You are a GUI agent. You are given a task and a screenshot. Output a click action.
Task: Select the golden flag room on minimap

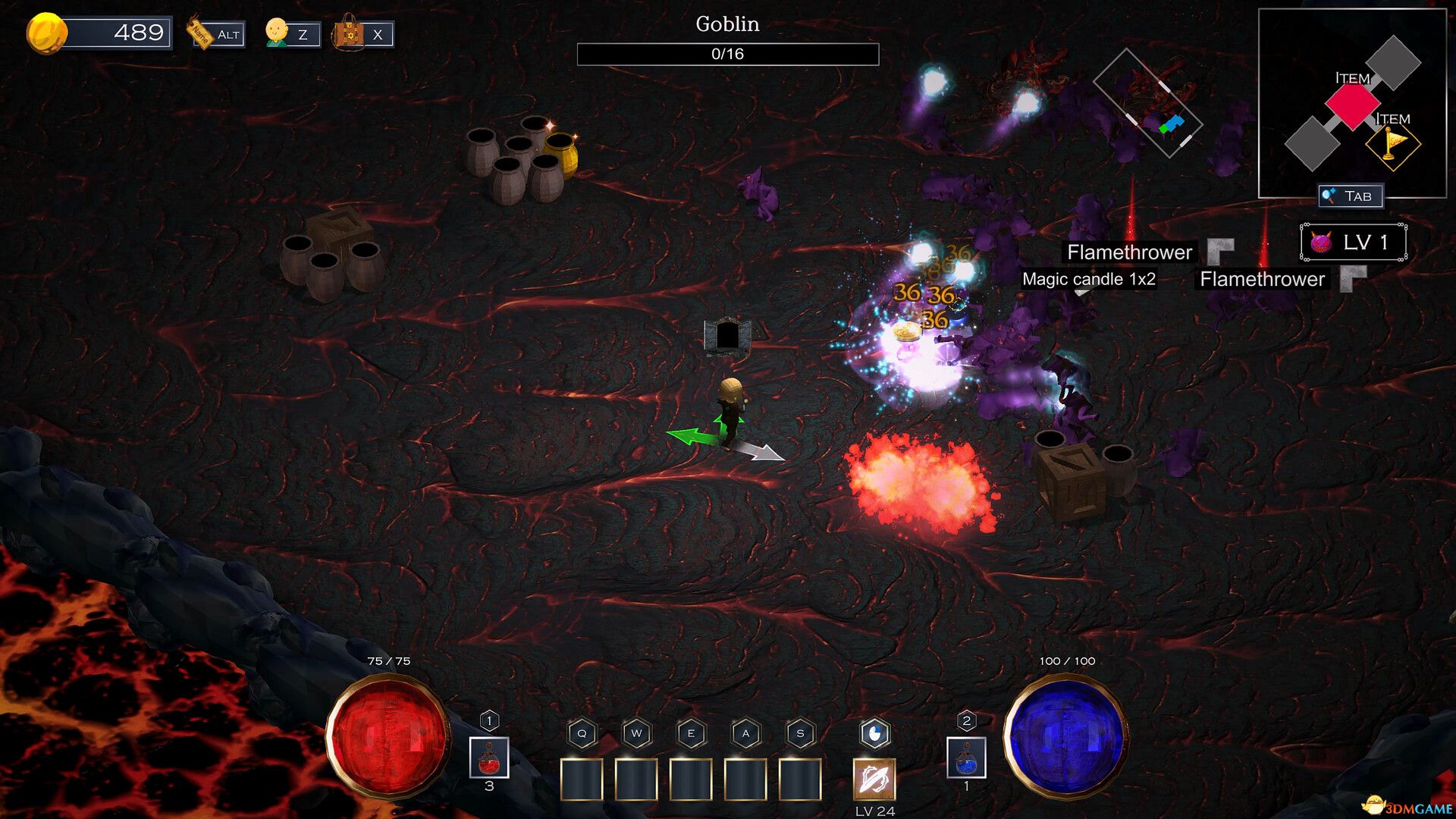pyautogui.click(x=1392, y=144)
